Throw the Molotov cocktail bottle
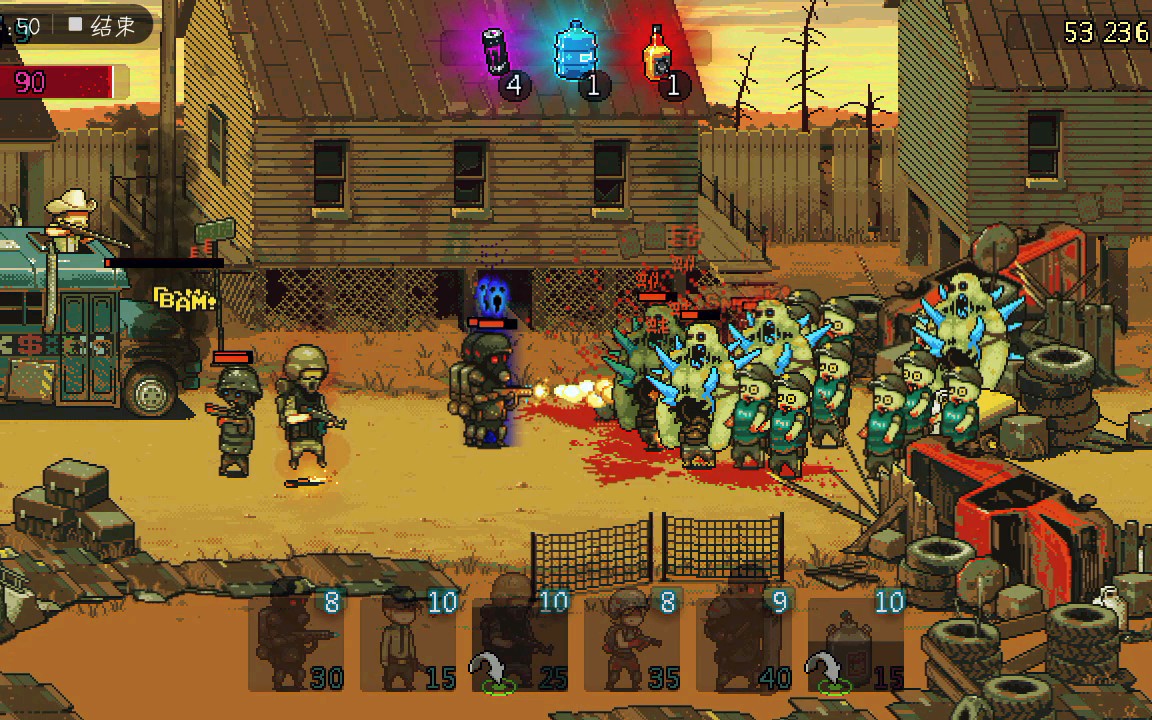 point(657,53)
